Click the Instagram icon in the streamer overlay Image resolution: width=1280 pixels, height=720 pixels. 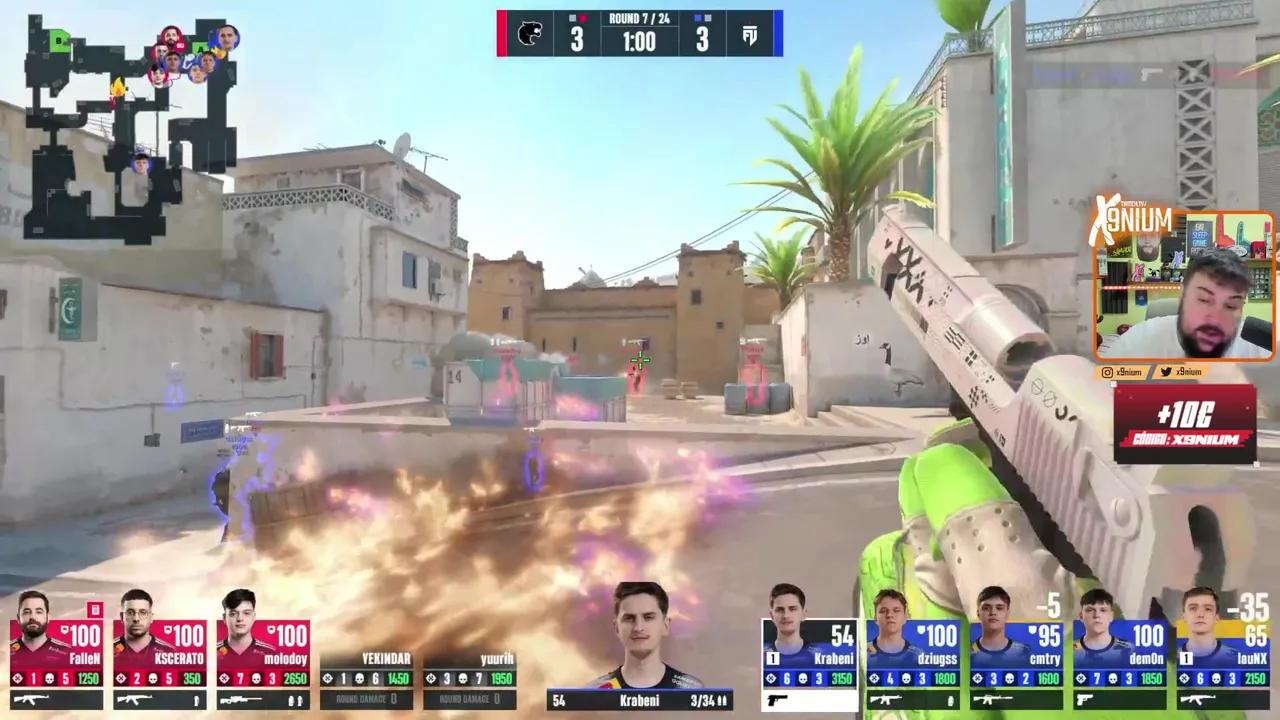(x=1107, y=372)
